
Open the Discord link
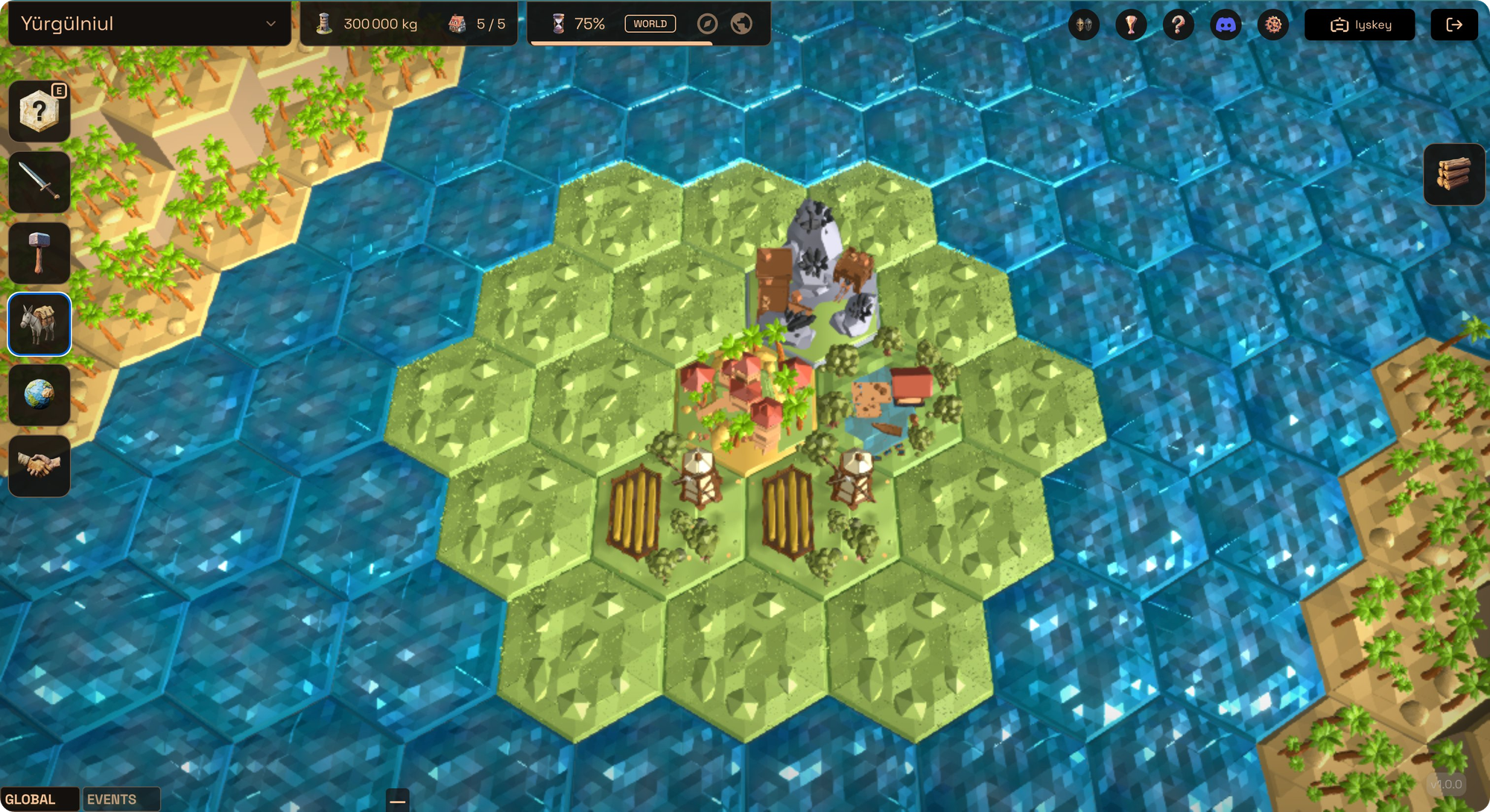click(1226, 25)
